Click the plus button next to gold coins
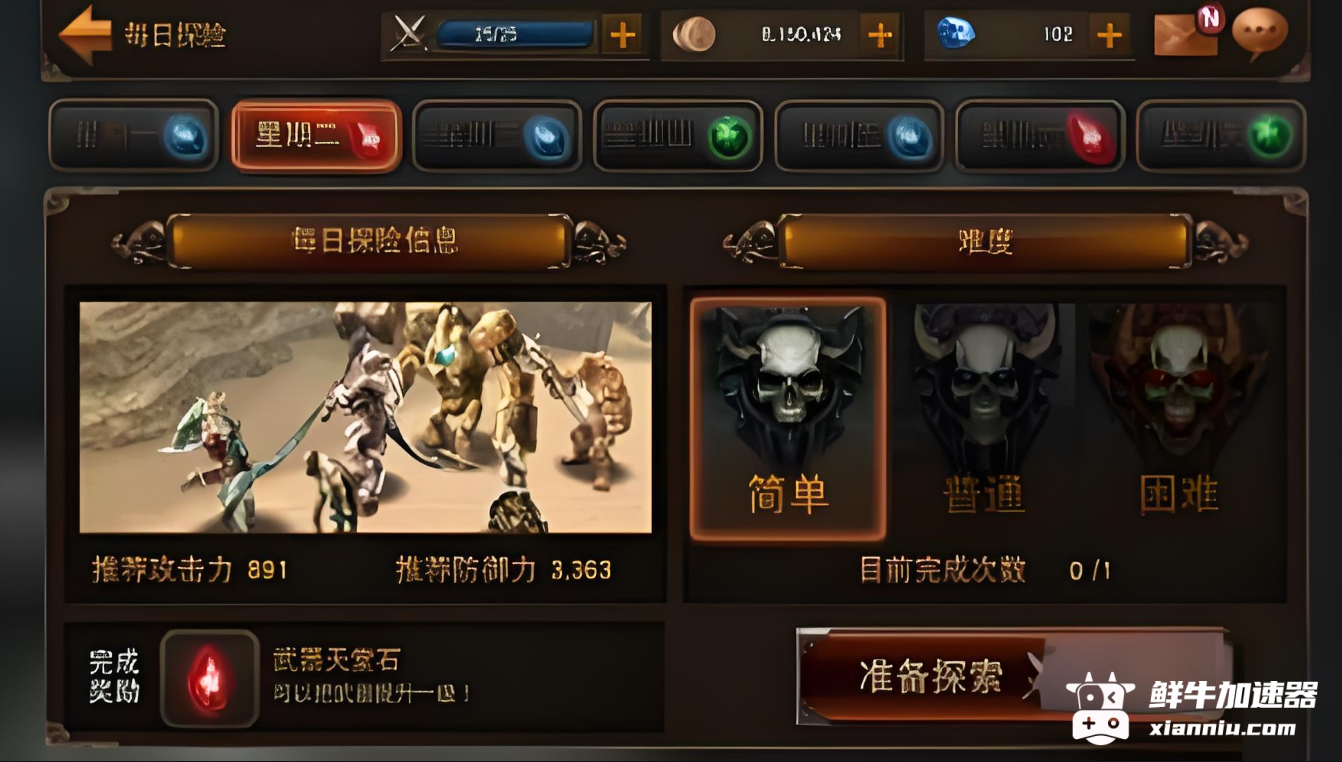 tap(880, 35)
